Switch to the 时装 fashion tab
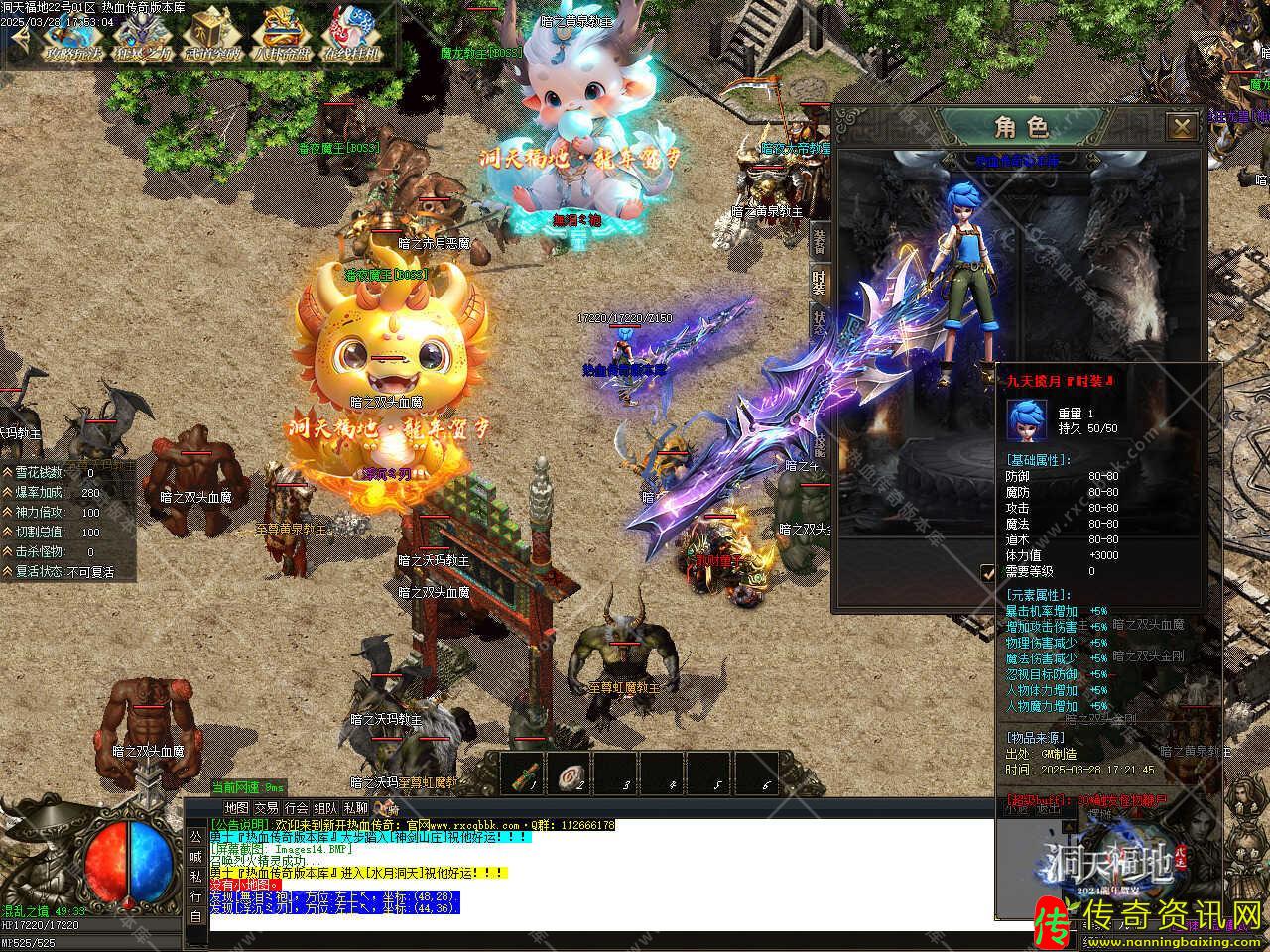The height and width of the screenshot is (952, 1270). [819, 281]
